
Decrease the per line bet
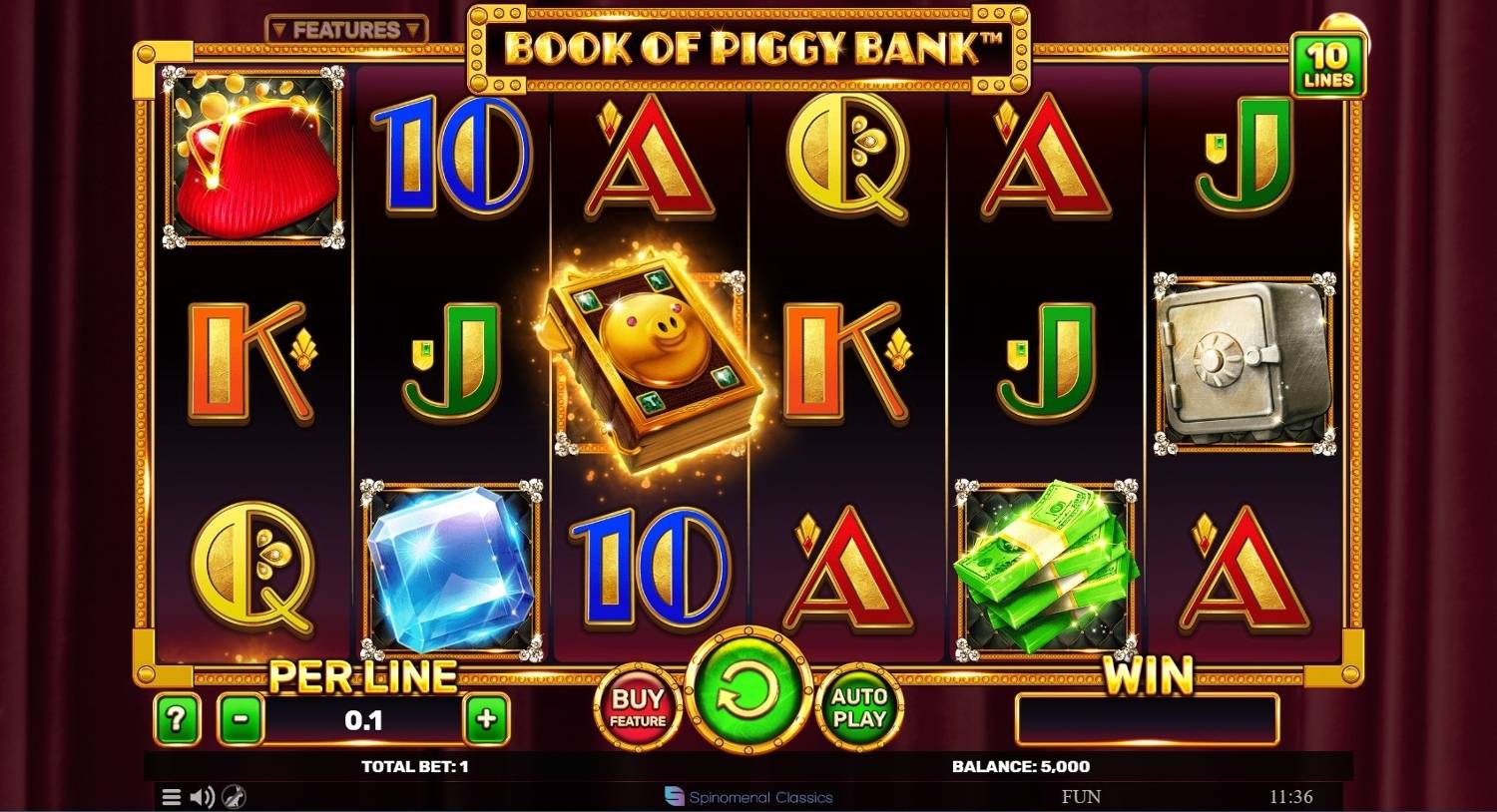click(242, 719)
